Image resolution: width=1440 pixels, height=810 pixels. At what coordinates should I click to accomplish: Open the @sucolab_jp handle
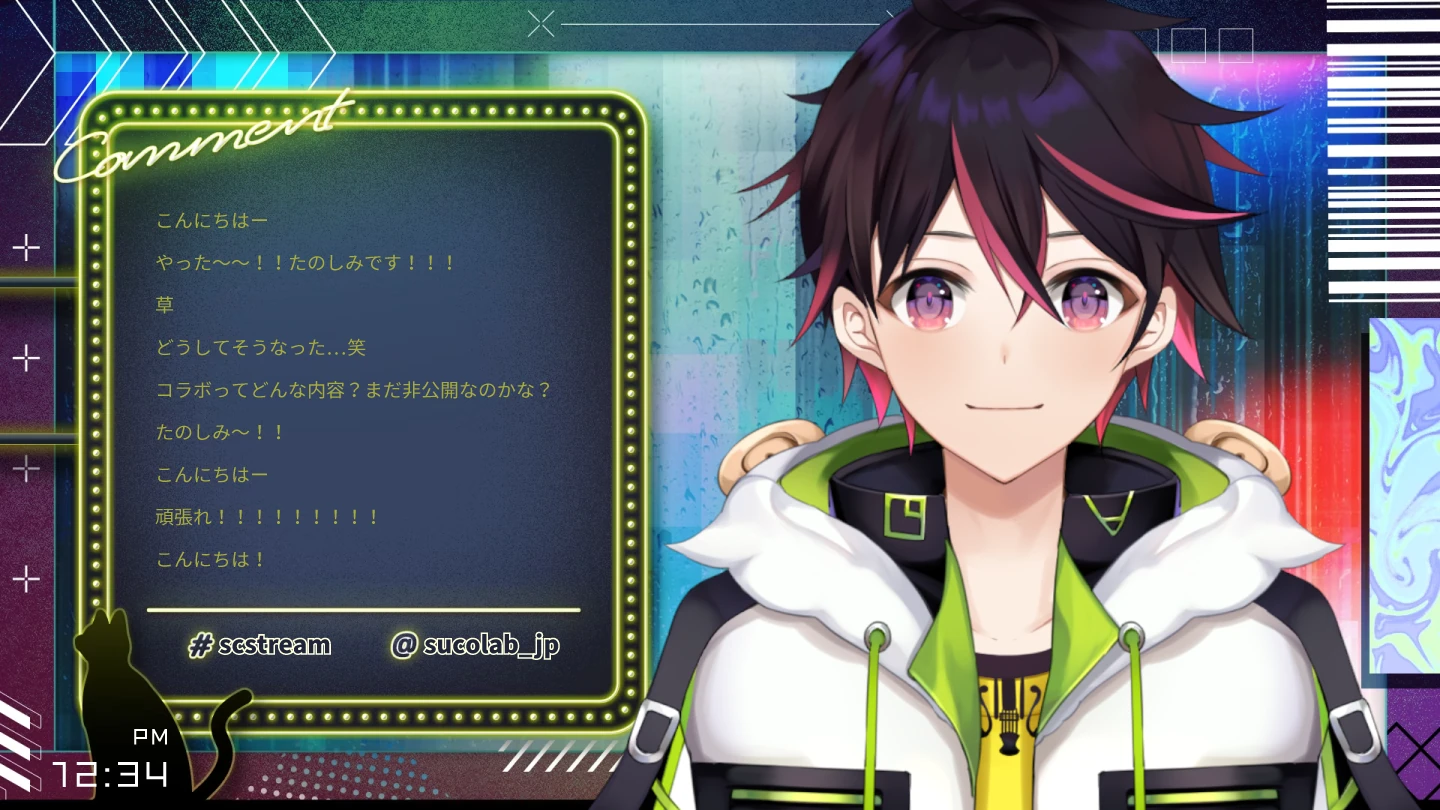(475, 645)
